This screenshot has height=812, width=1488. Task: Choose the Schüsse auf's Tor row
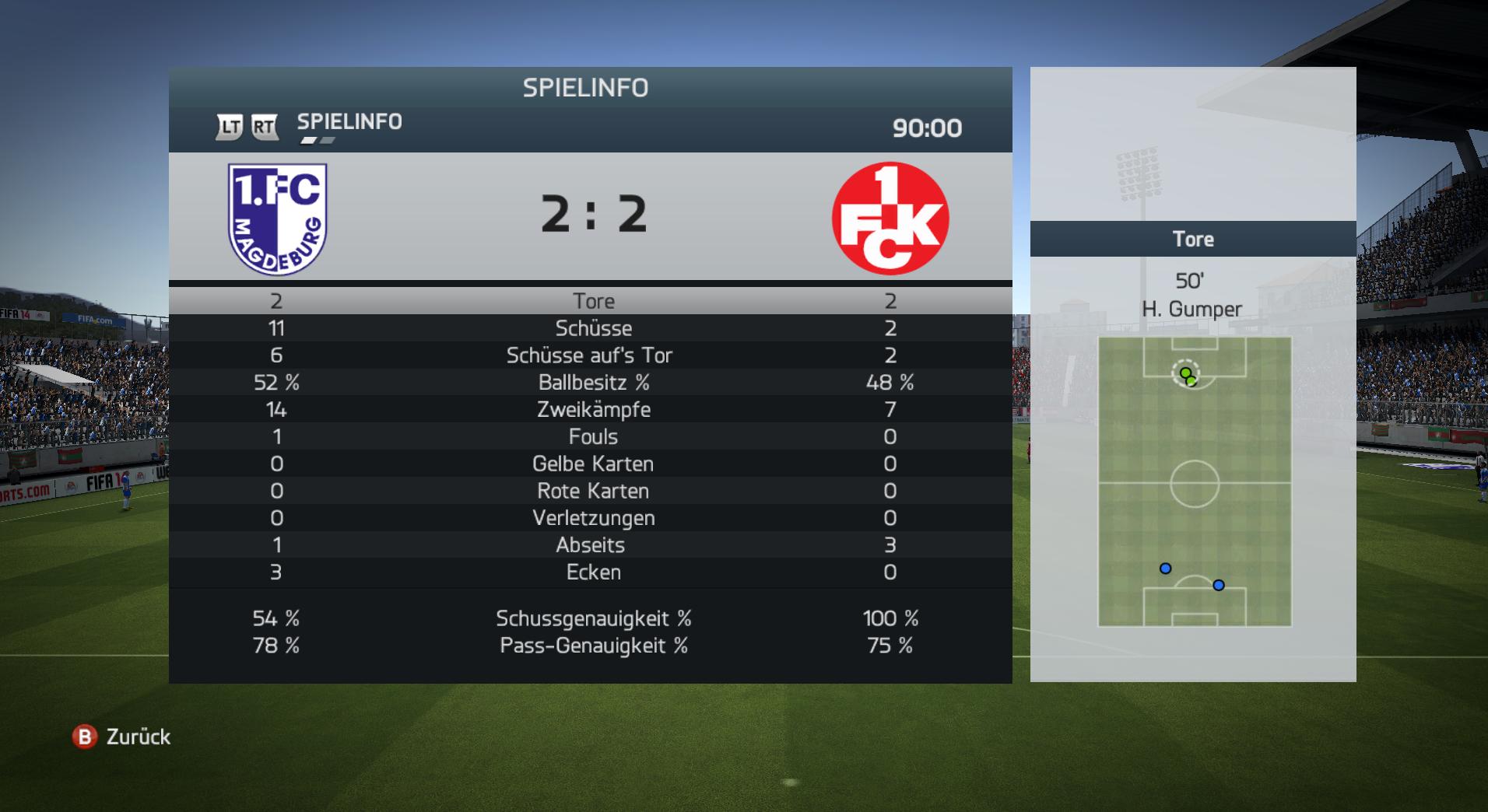[589, 355]
